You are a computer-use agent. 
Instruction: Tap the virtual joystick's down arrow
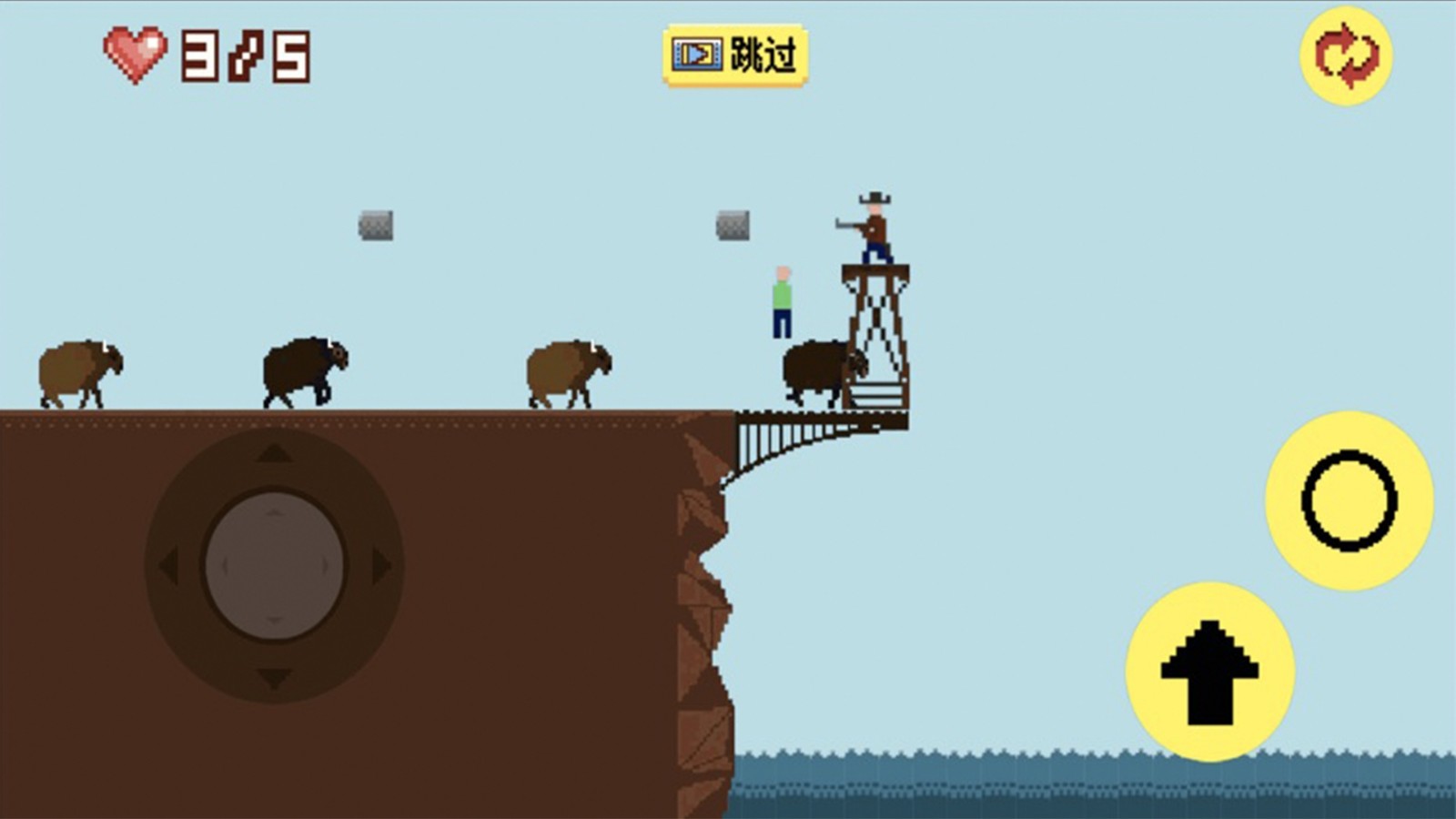point(274,678)
